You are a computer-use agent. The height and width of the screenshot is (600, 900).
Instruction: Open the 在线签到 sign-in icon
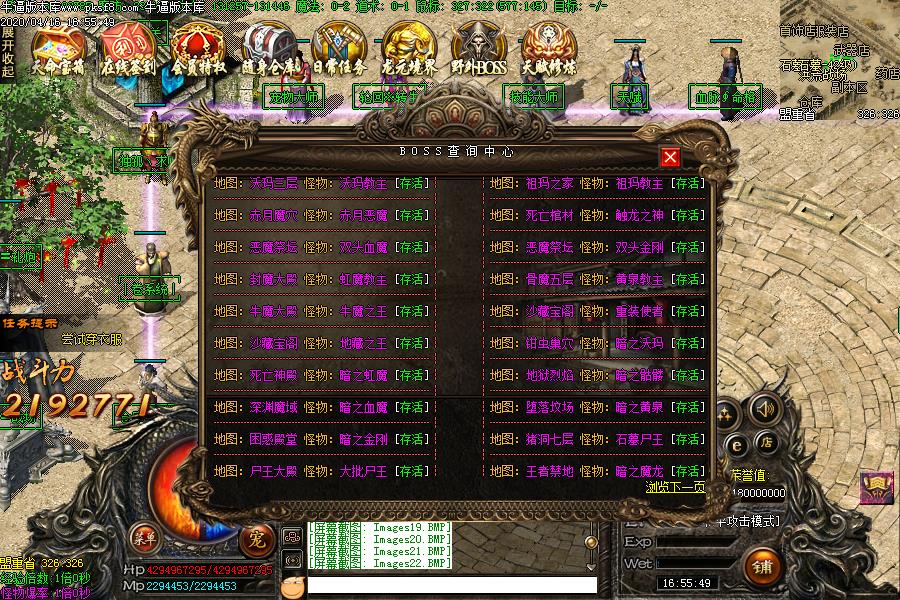coord(128,50)
